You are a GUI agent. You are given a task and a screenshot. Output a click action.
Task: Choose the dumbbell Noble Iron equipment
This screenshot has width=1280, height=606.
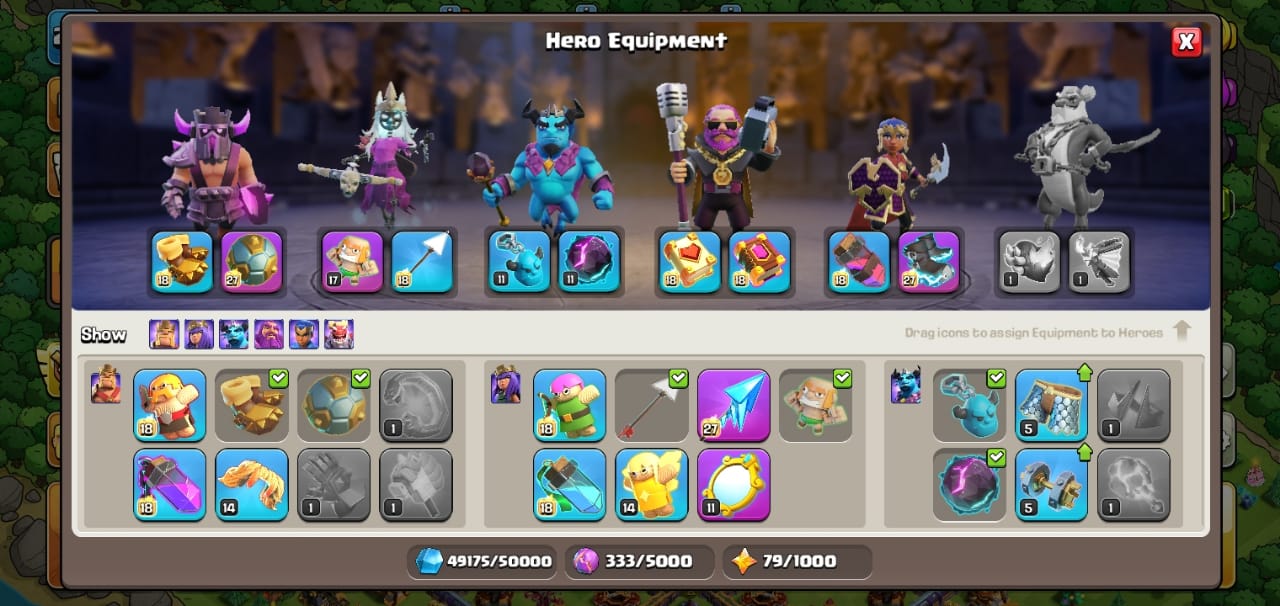click(1051, 484)
